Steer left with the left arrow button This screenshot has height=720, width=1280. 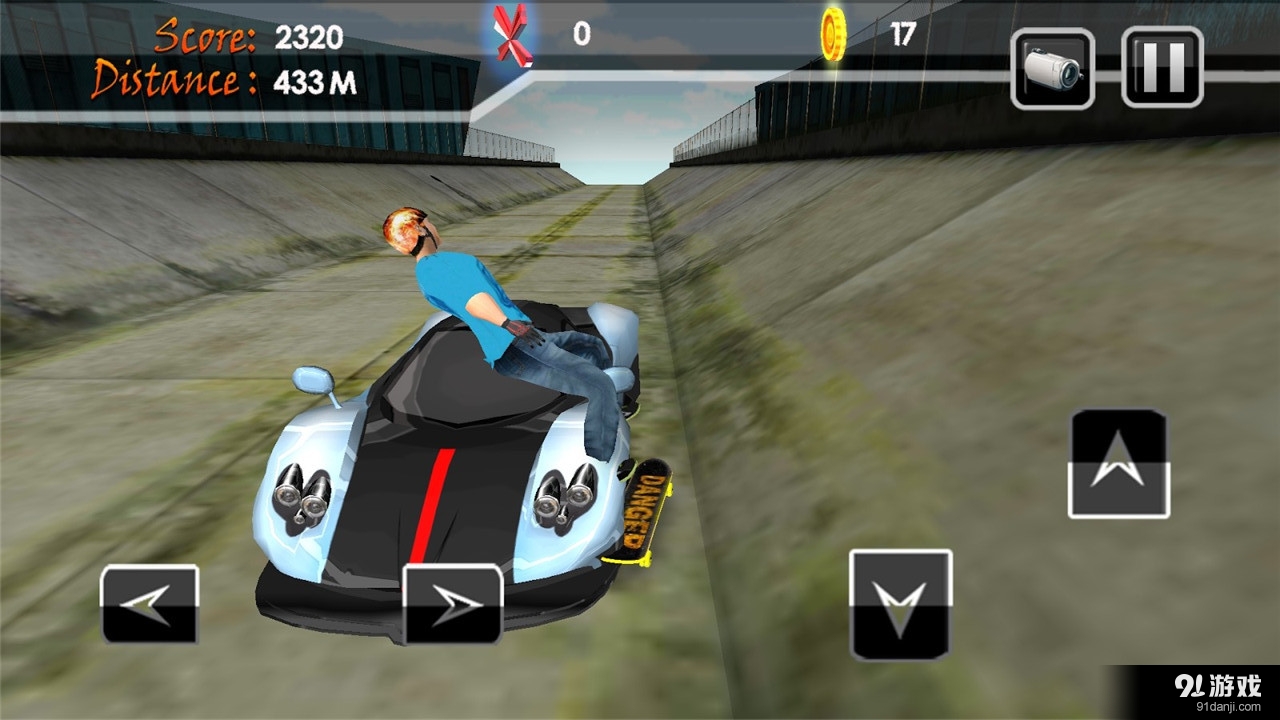150,604
